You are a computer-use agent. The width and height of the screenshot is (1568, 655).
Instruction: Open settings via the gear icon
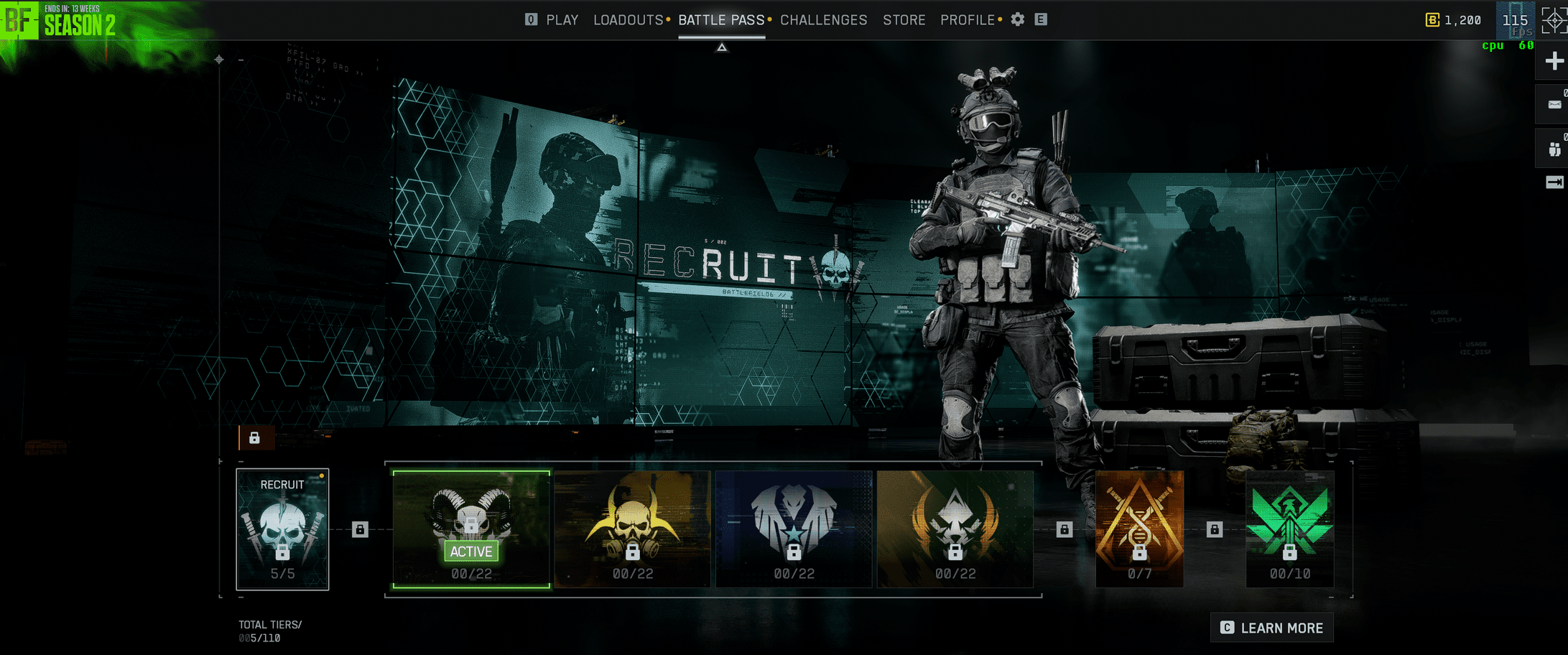coord(1017,20)
